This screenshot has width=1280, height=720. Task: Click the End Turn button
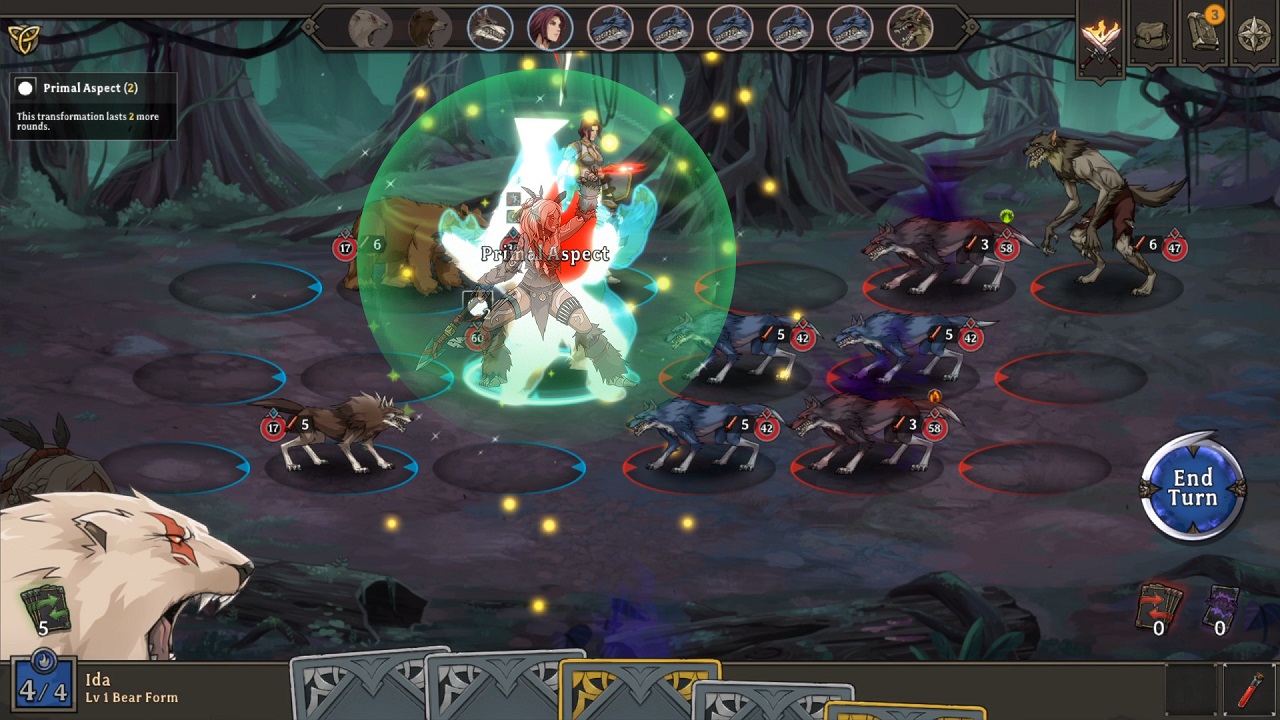1192,487
